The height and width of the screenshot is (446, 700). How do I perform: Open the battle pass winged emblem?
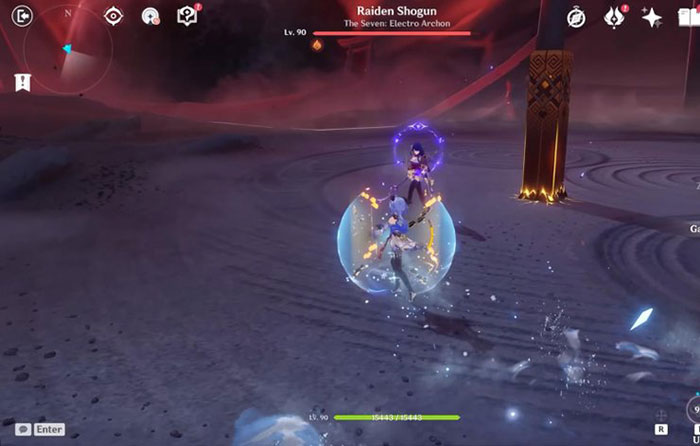point(614,17)
